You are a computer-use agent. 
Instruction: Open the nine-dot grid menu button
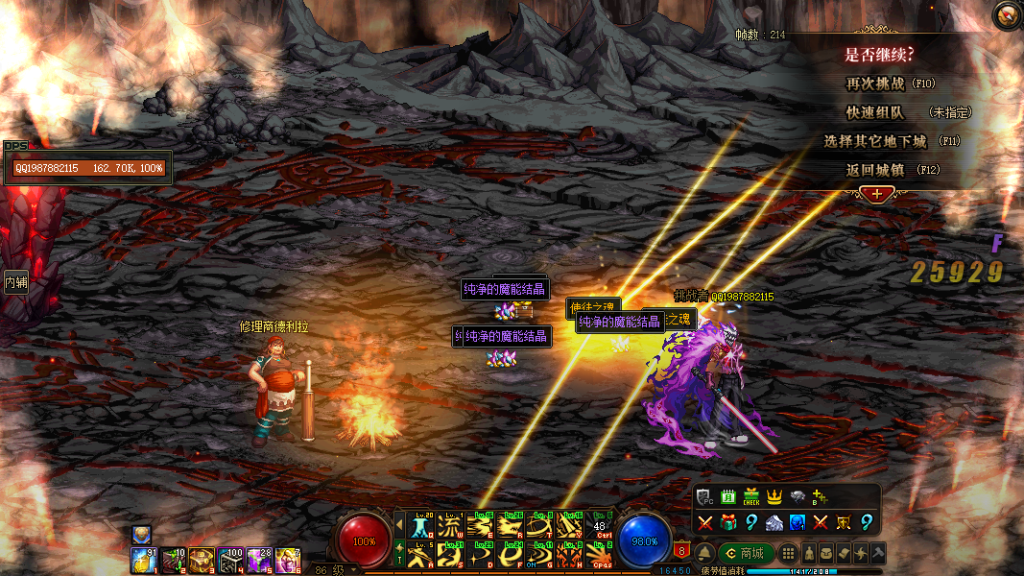(x=788, y=553)
